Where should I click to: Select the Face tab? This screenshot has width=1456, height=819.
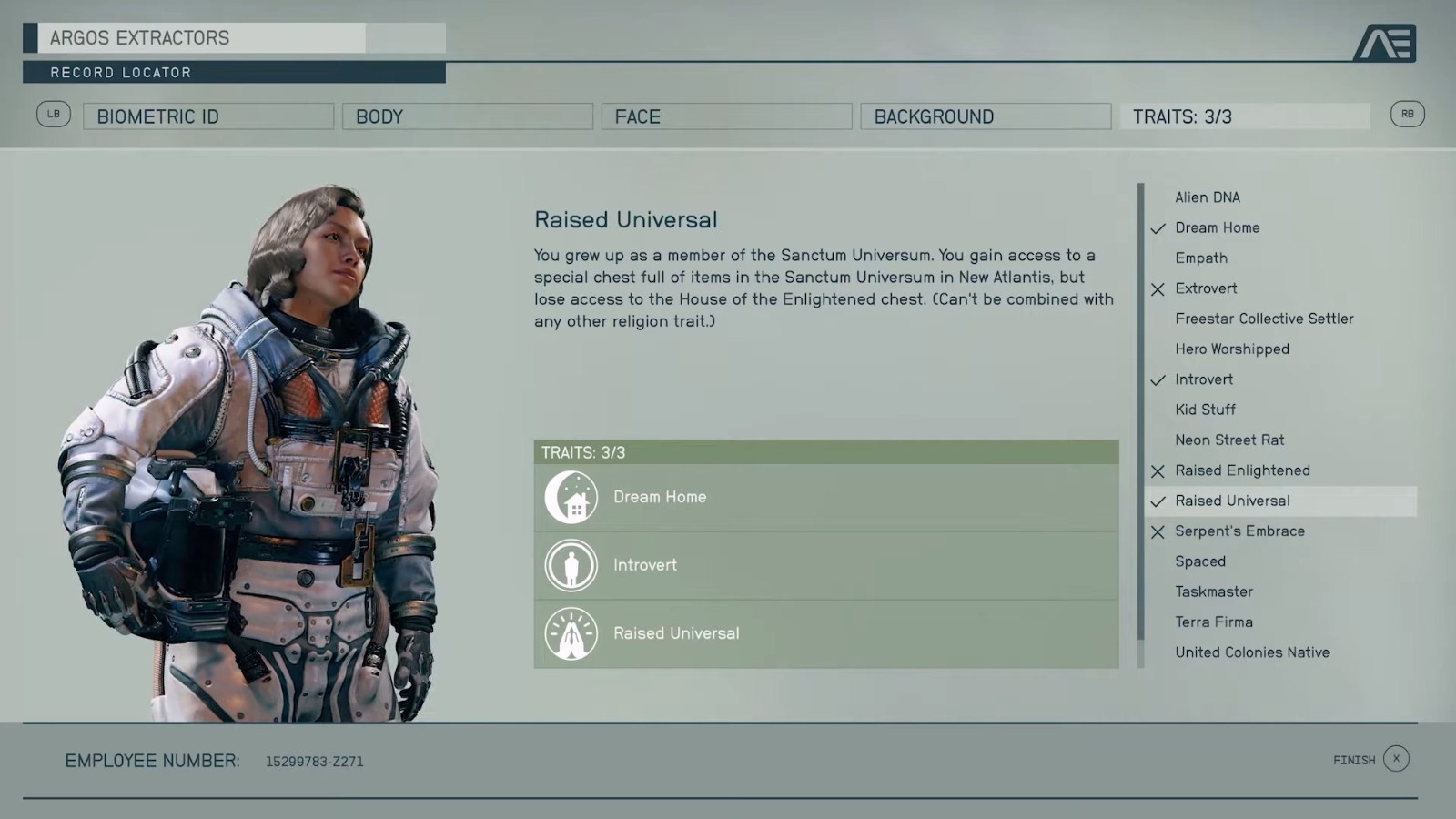click(x=726, y=116)
